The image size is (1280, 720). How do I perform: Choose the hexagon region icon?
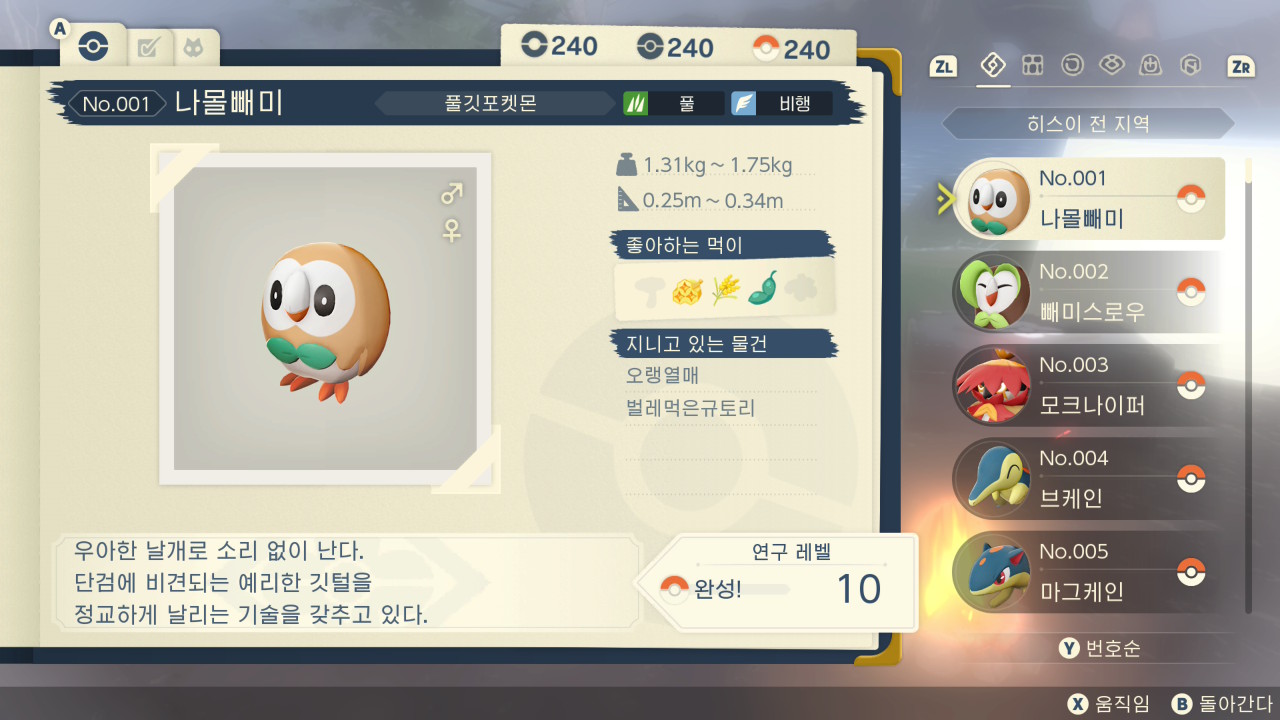(x=1190, y=66)
